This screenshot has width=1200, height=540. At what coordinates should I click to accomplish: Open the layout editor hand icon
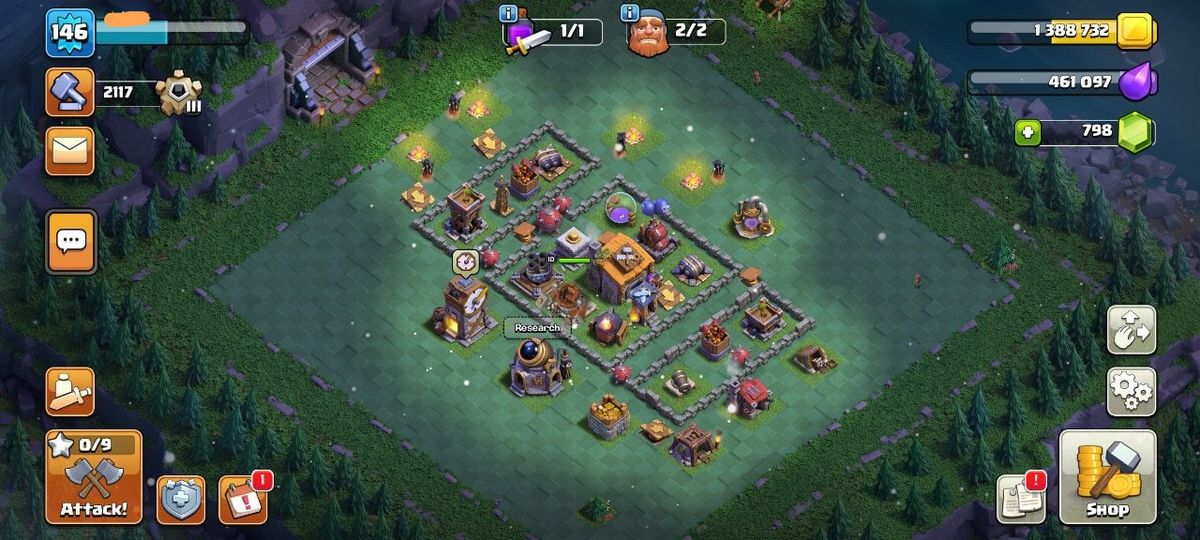(x=1131, y=330)
